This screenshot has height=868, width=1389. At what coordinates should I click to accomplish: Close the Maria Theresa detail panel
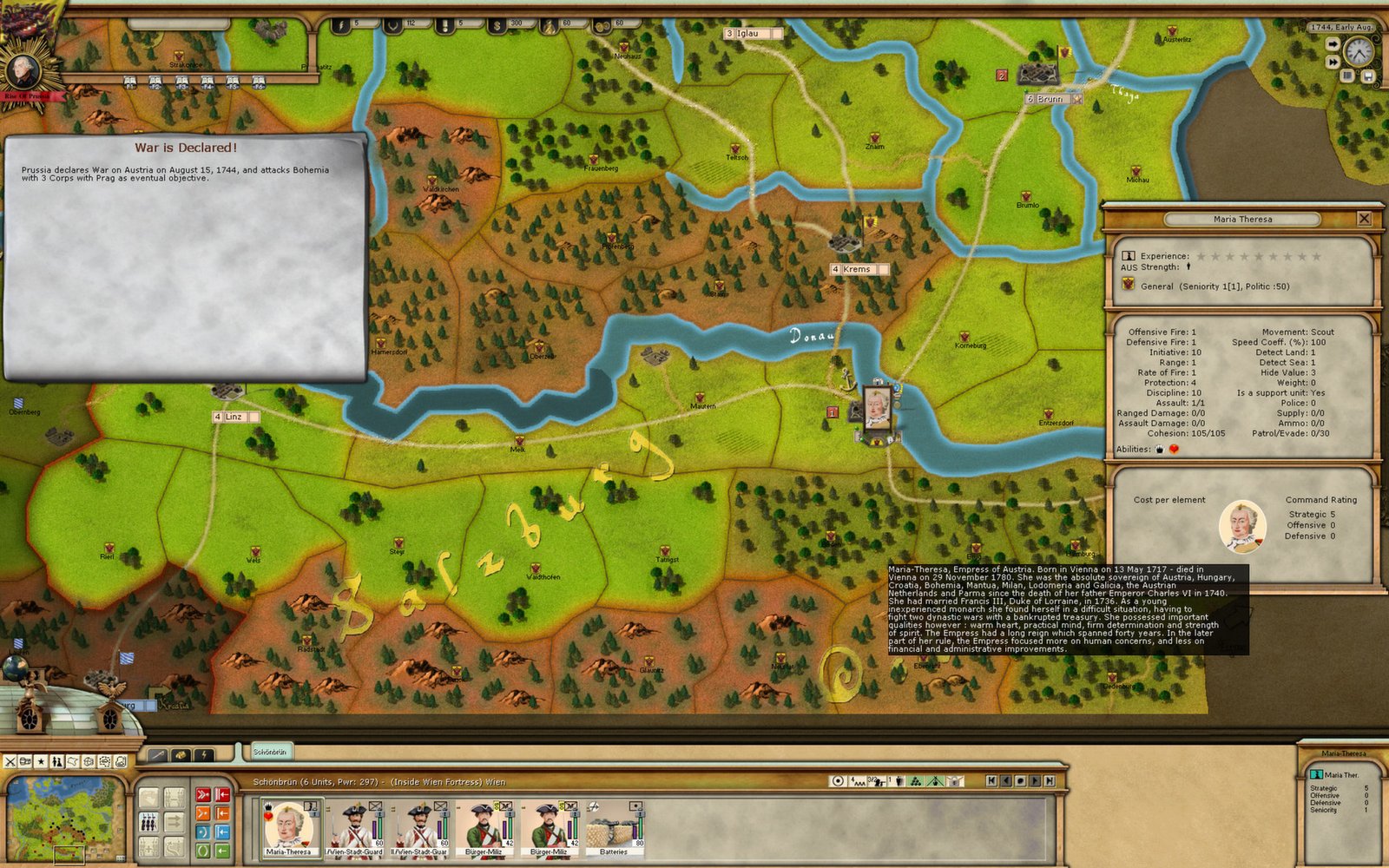pos(1364,219)
